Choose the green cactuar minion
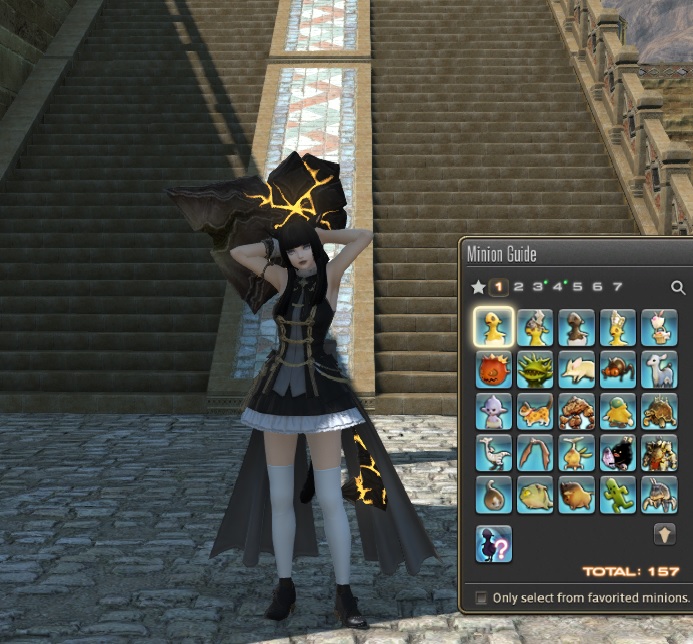Image resolution: width=693 pixels, height=644 pixels. click(617, 493)
